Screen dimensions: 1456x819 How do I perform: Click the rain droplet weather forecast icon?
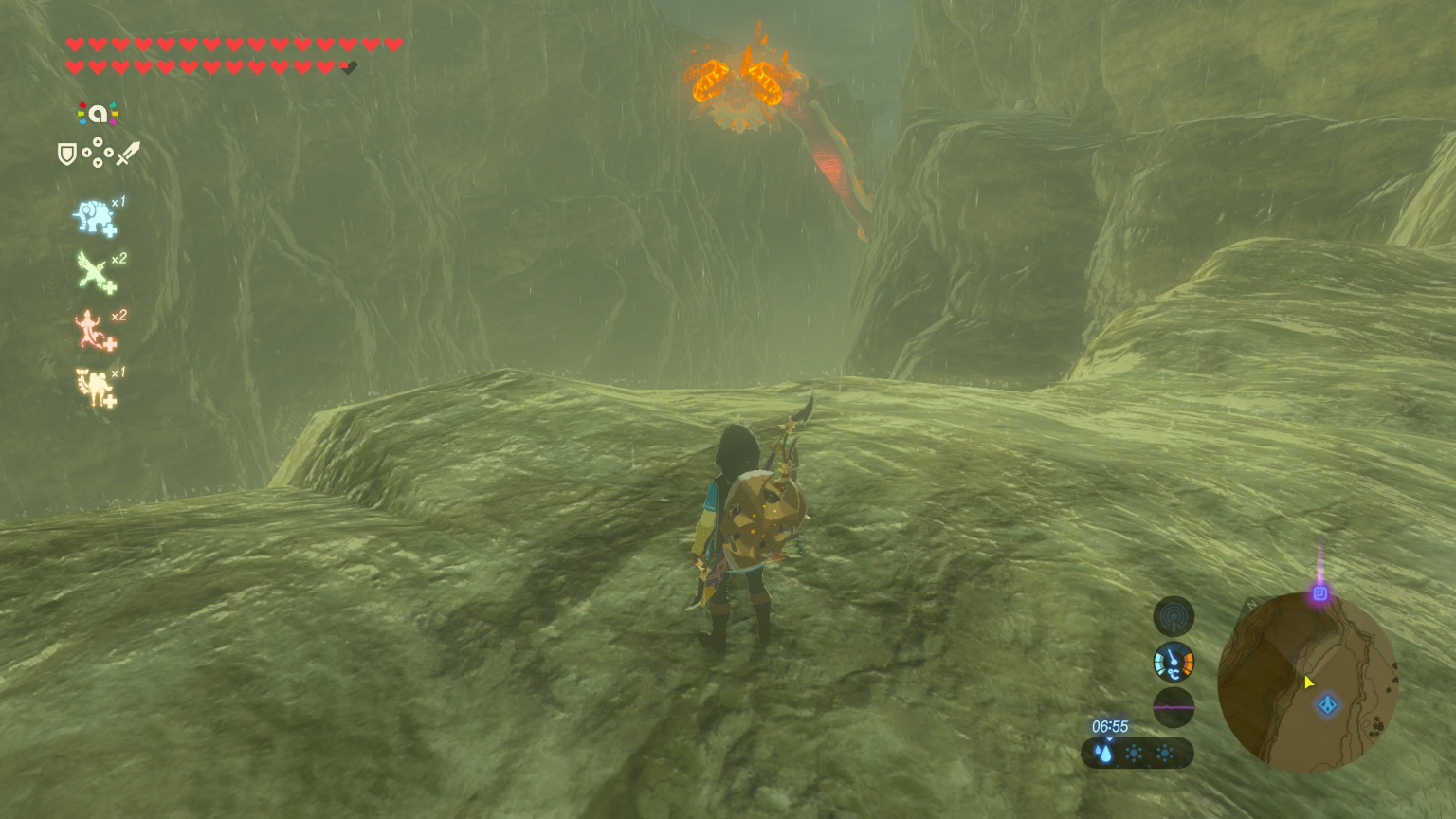(x=1104, y=754)
